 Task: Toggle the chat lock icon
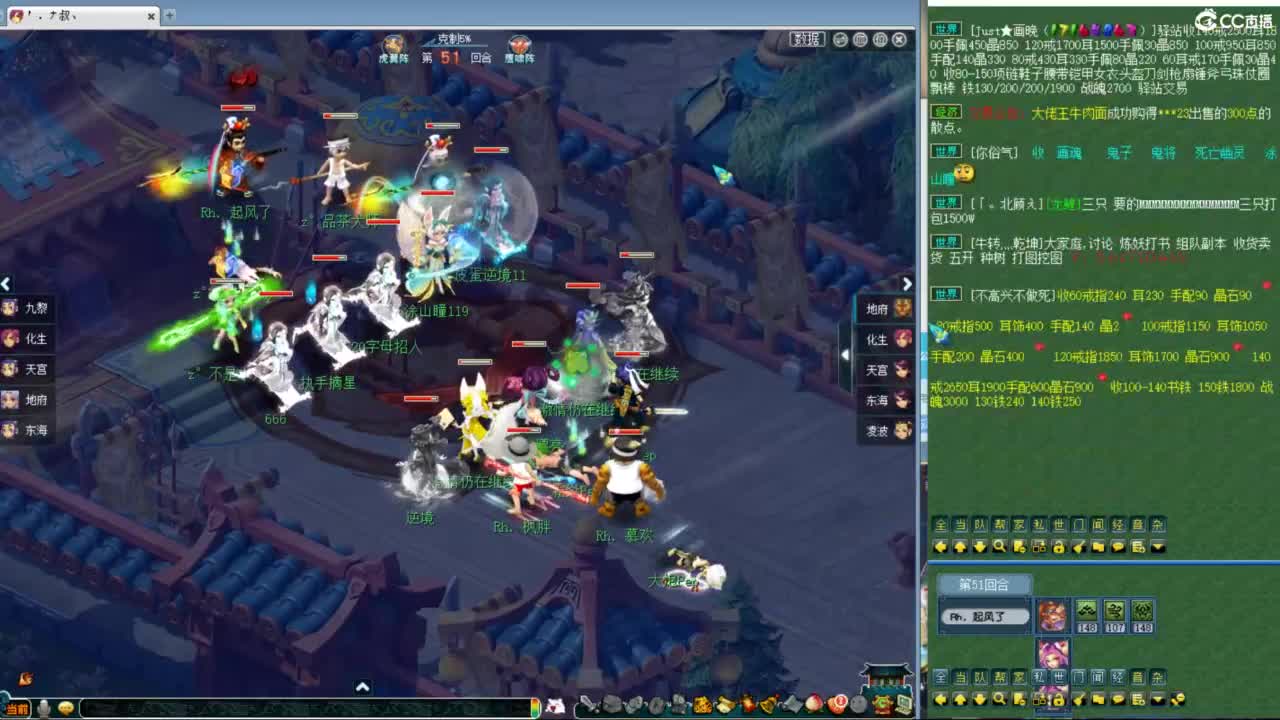(x=1058, y=546)
